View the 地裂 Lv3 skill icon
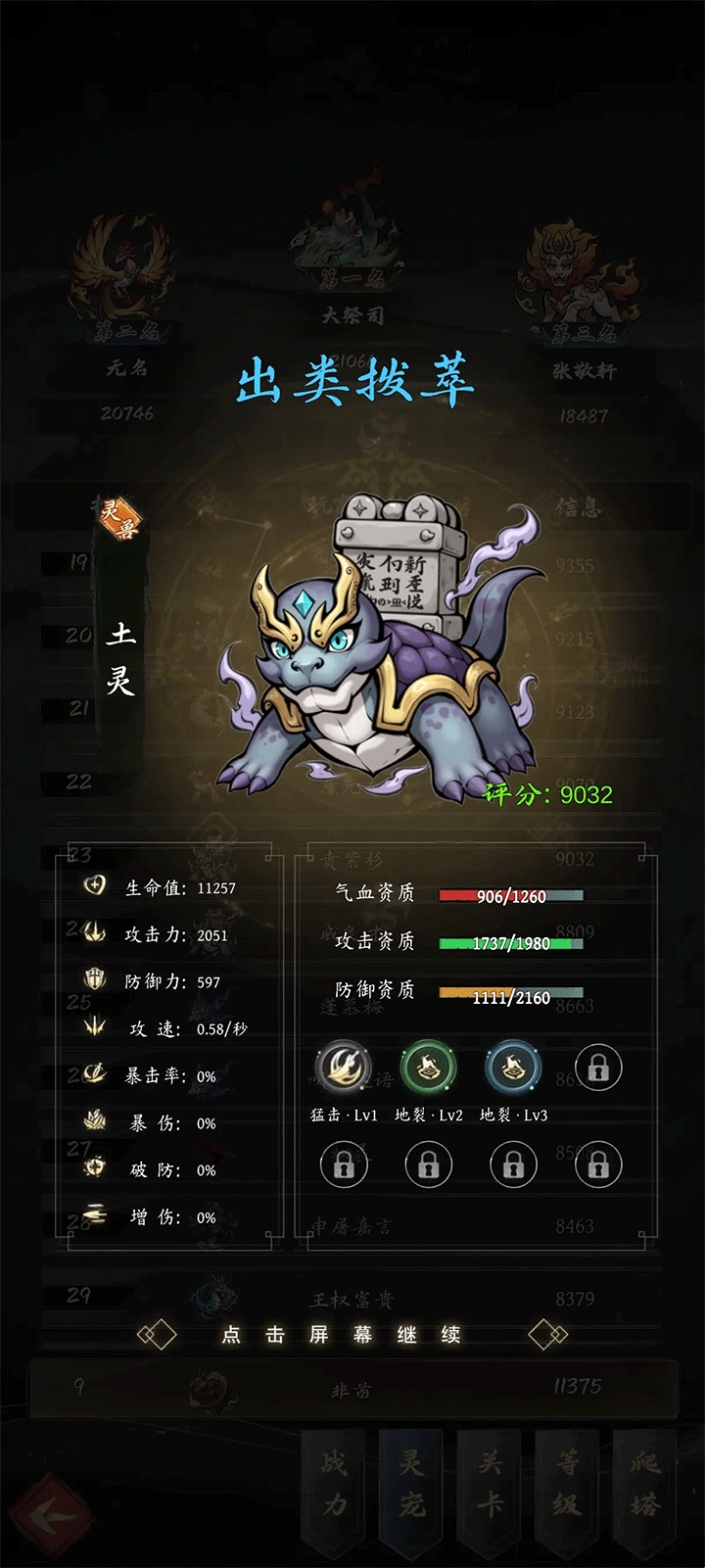Viewport: 705px width, 1568px height. coord(513,1068)
